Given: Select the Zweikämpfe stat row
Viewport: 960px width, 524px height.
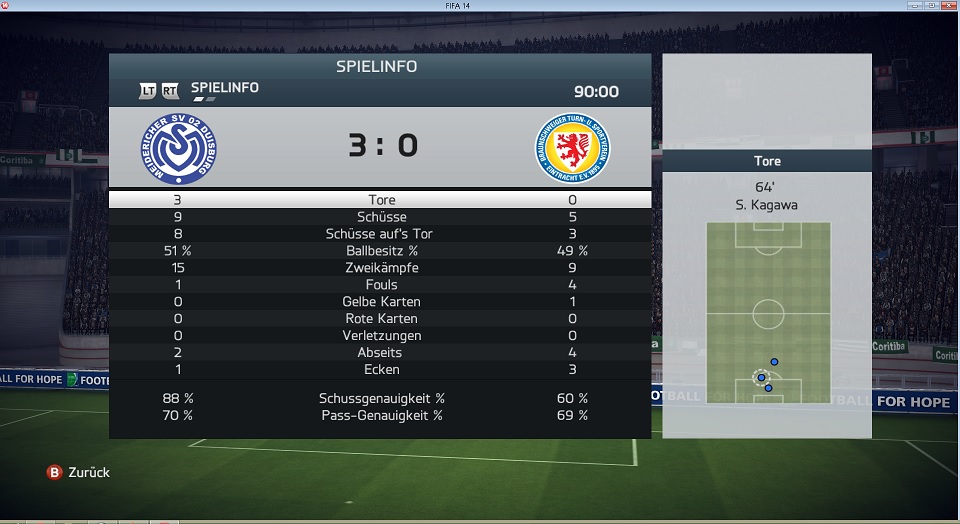Looking at the screenshot, I should pyautogui.click(x=380, y=268).
